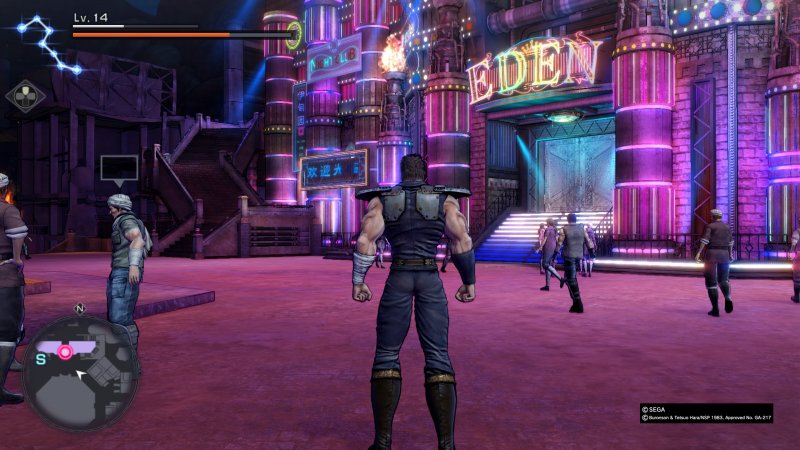The height and width of the screenshot is (450, 800).
Task: Click the diamond d-pad shortcut icon
Action: click(25, 96)
